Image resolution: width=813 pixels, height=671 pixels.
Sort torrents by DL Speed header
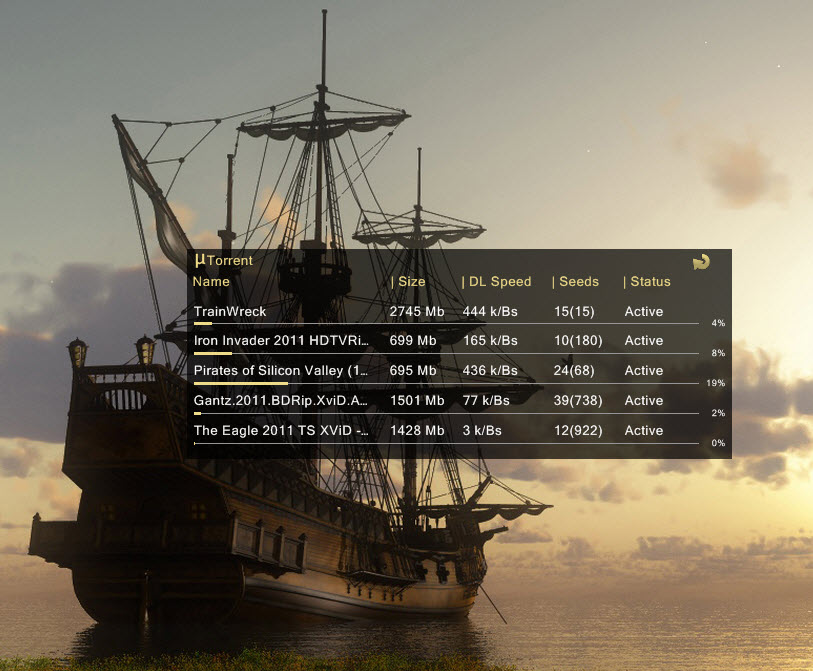[497, 282]
